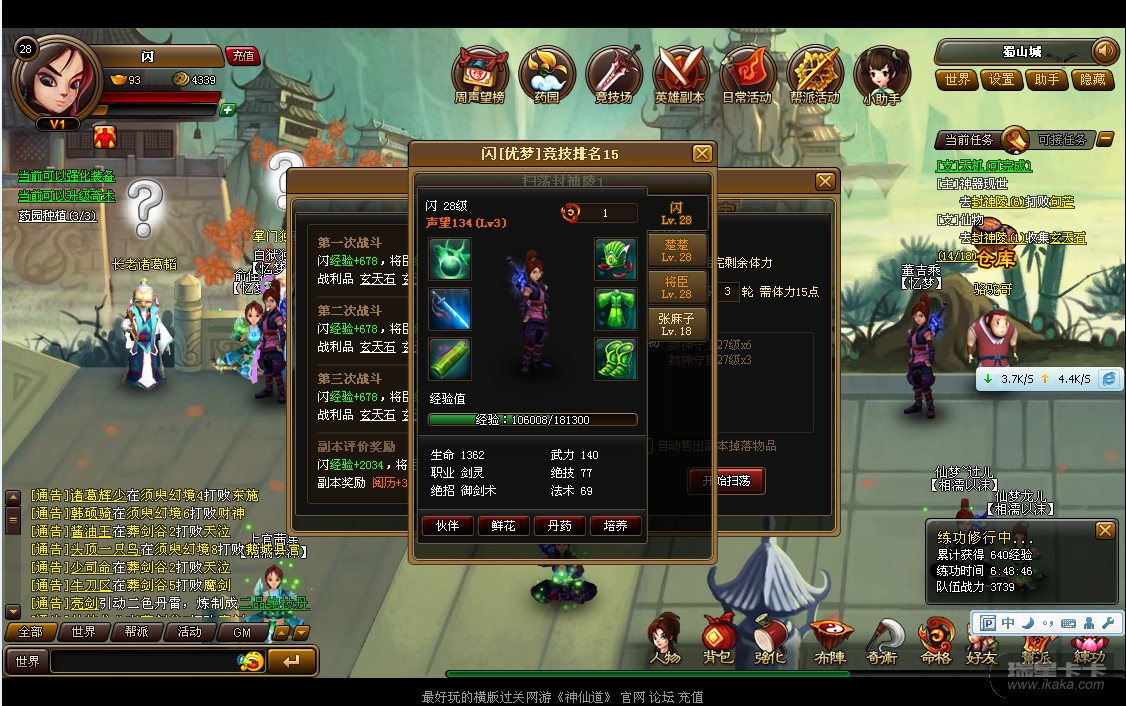Open the 强化 enhancement drum icon
Screen dimensions: 1126x706
tap(771, 638)
